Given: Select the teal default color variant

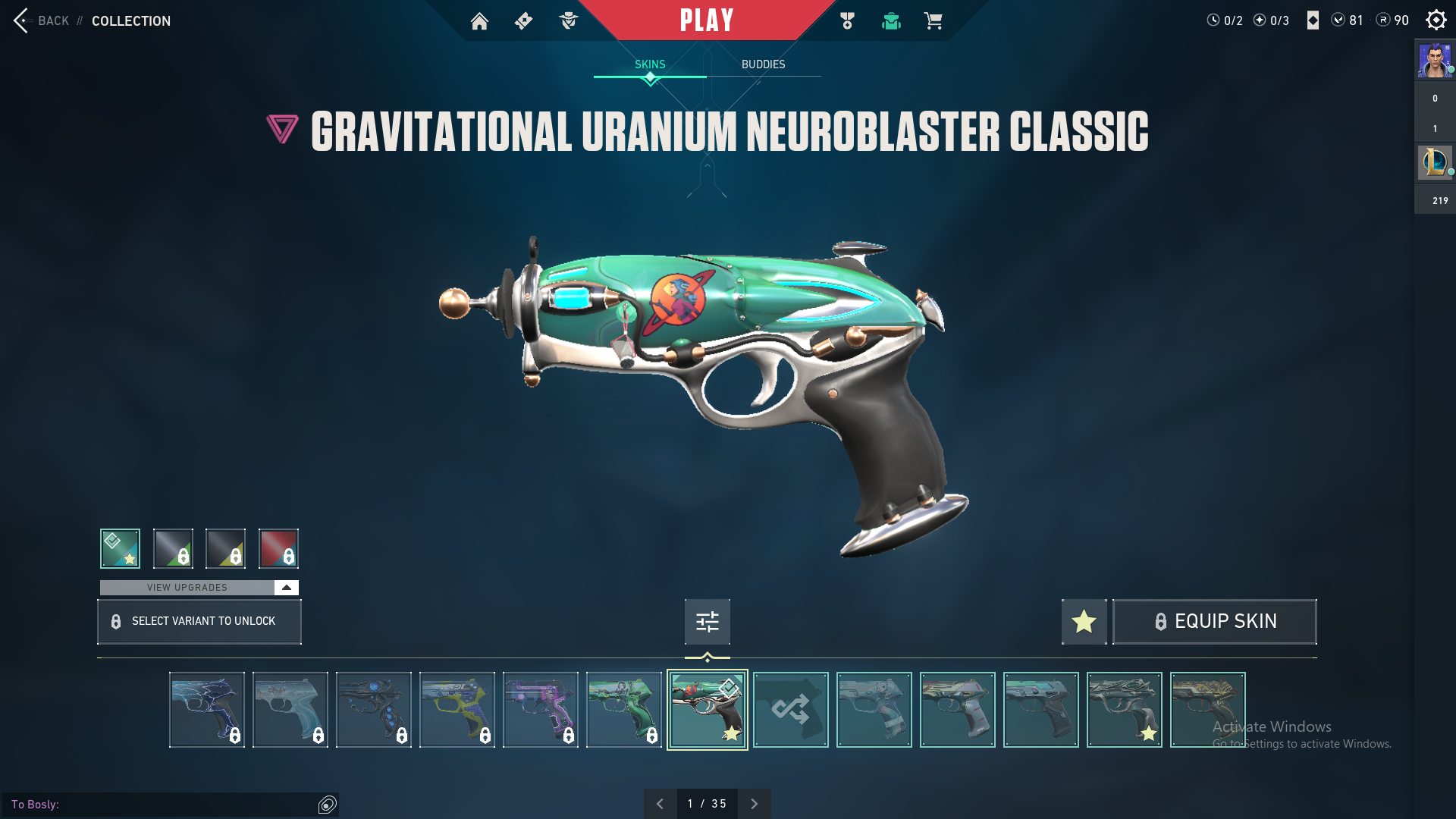Looking at the screenshot, I should pos(120,548).
